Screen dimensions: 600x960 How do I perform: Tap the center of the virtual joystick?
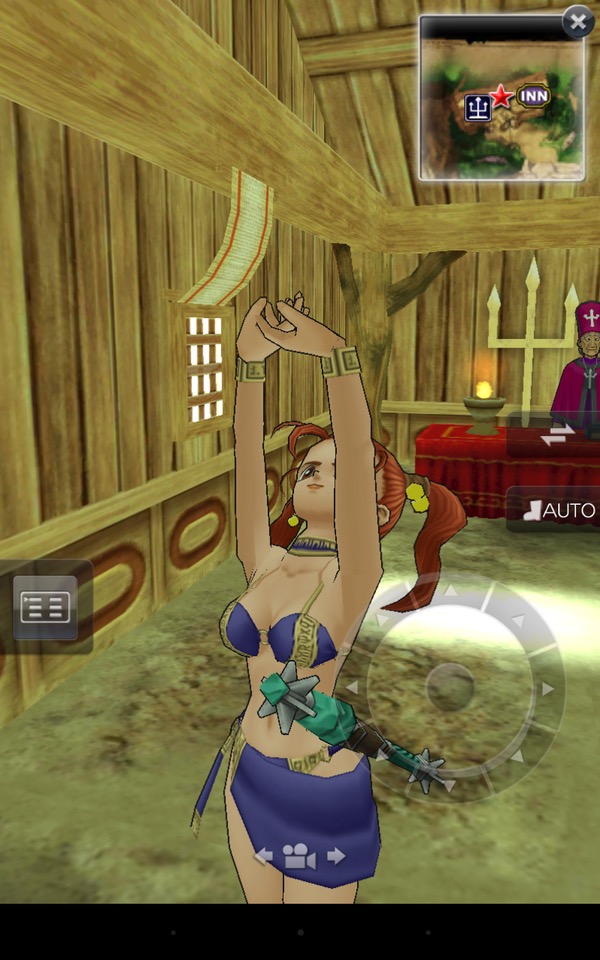[x=450, y=687]
